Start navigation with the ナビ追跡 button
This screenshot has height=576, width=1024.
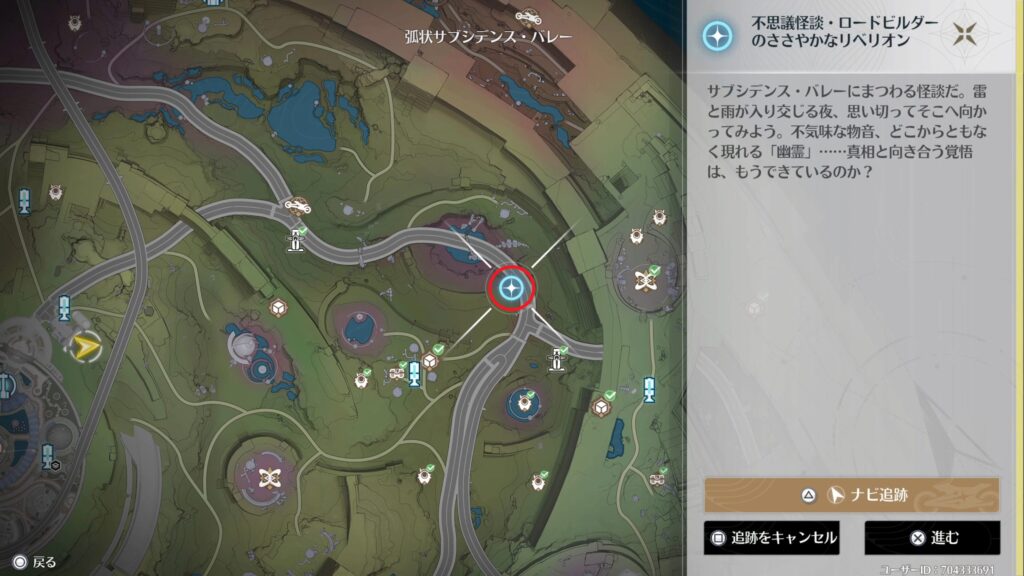(x=851, y=495)
